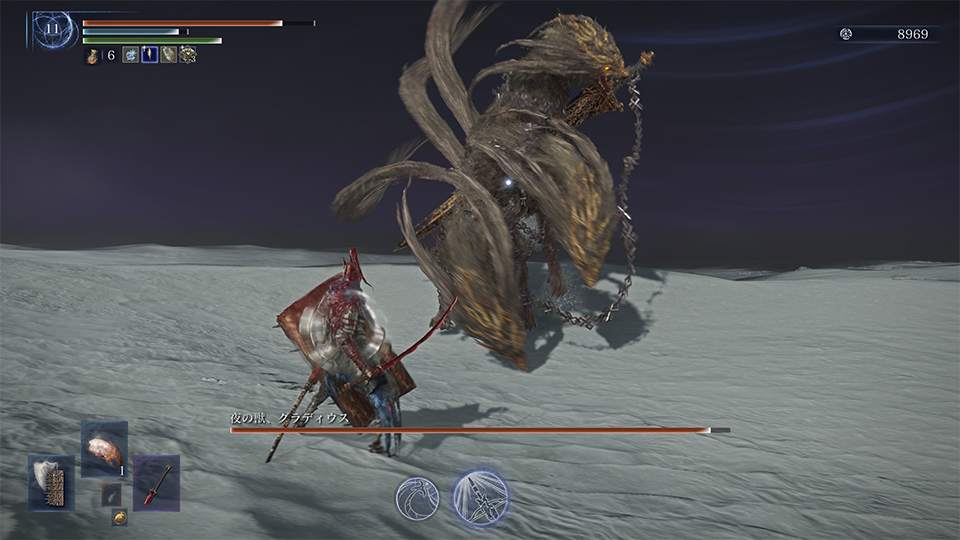Screen dimensions: 960x540
Task: Select the grey stone fragment status icon
Action: (x=169, y=56)
